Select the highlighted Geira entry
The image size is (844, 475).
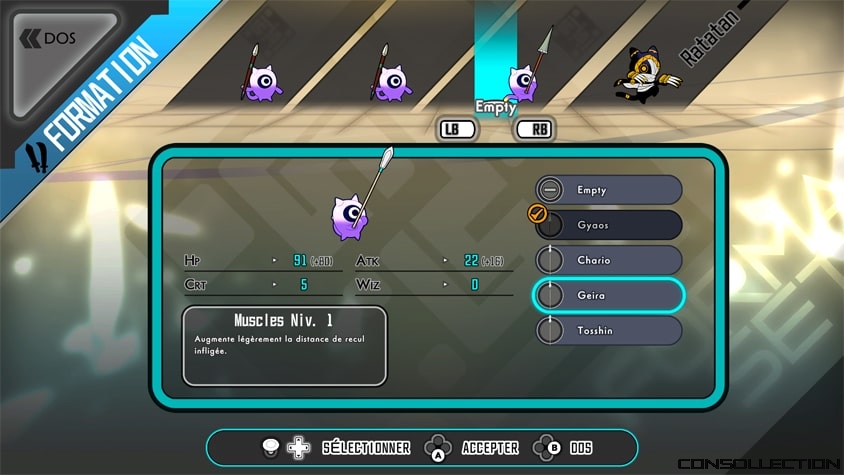pos(609,295)
